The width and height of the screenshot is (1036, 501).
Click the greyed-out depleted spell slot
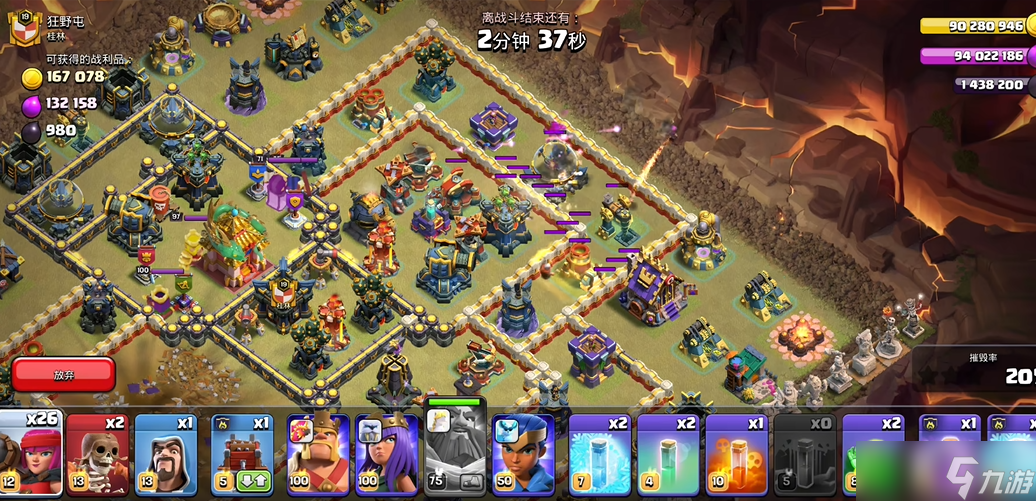point(805,453)
